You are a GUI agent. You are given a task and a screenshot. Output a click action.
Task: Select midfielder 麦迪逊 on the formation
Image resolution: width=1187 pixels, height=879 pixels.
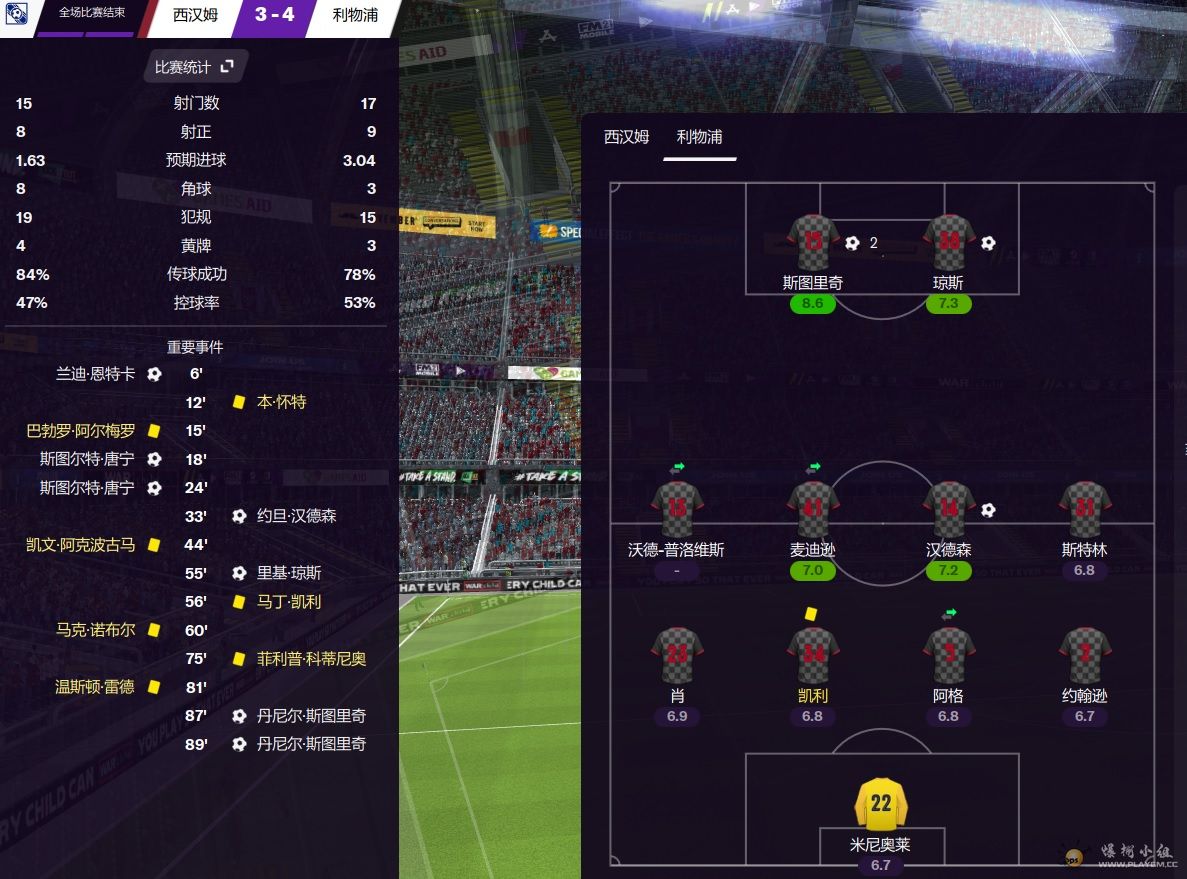point(812,510)
